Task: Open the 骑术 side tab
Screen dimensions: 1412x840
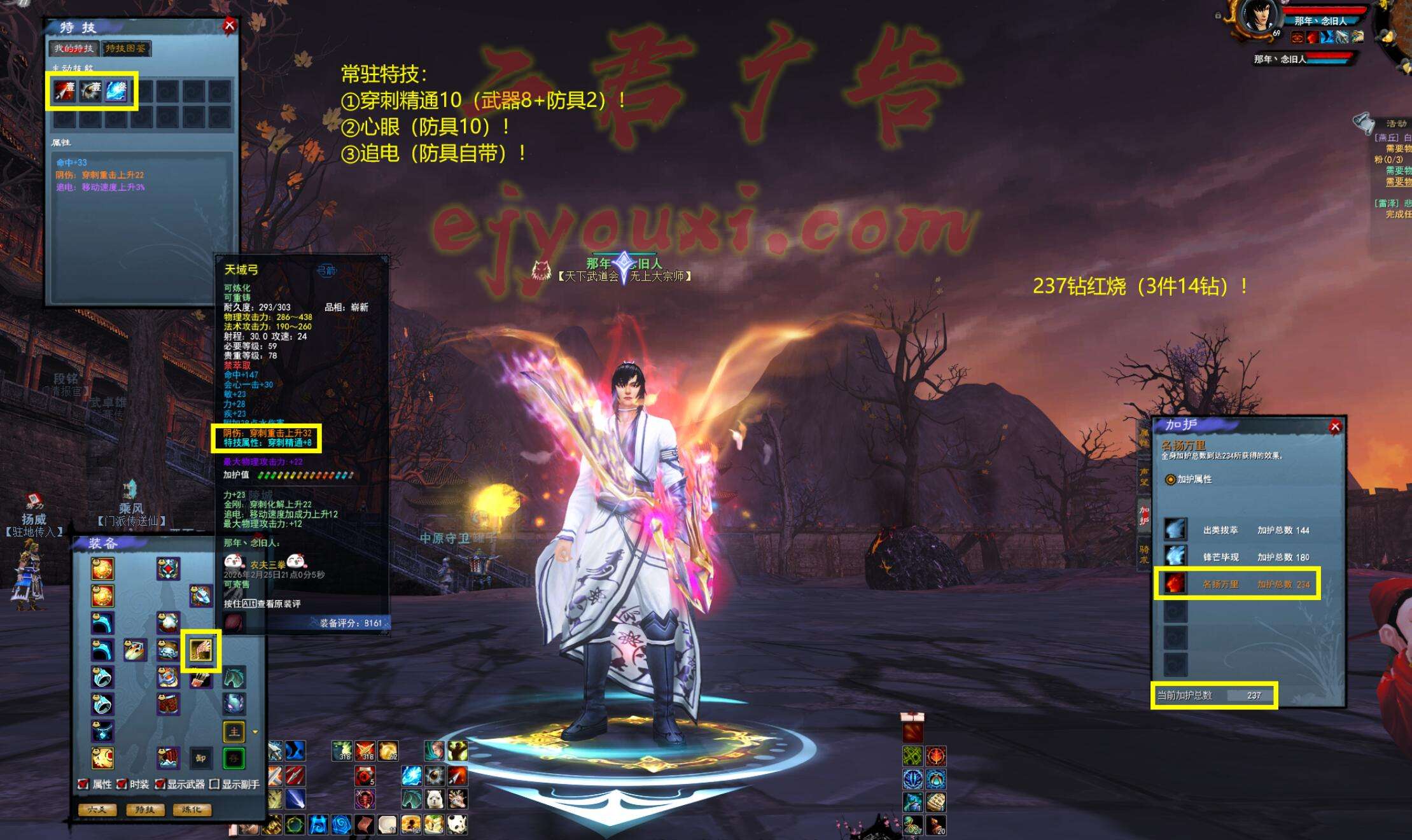Action: coord(1144,554)
